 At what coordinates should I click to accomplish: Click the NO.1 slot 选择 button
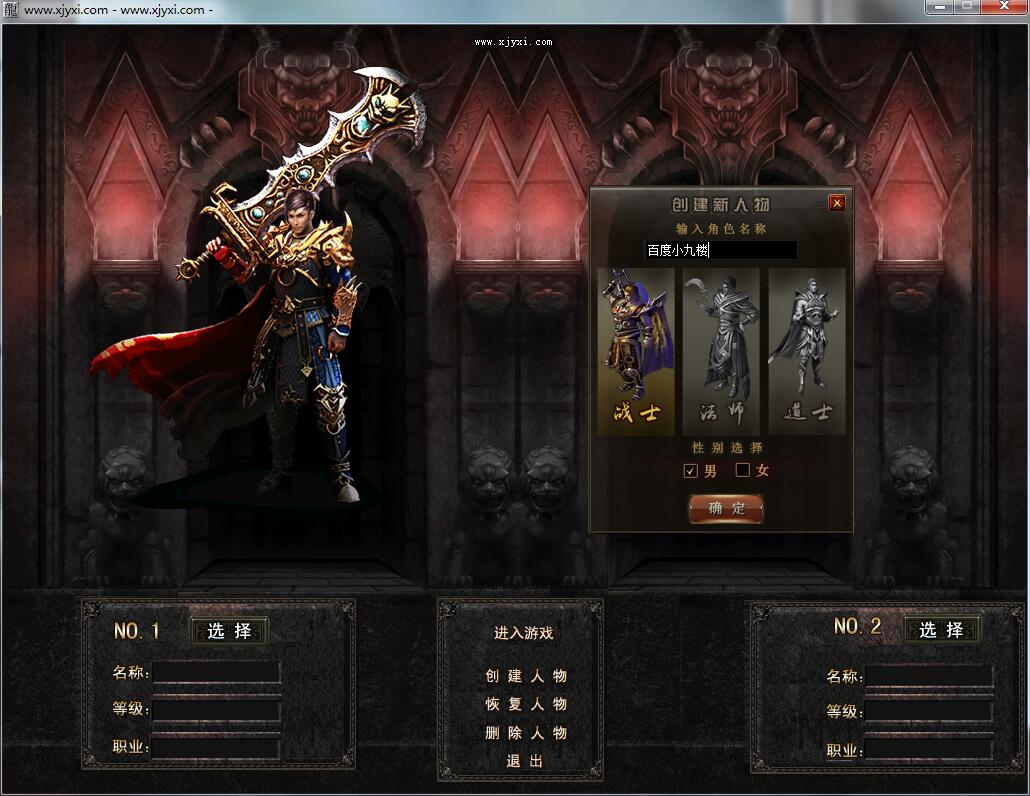[x=229, y=631]
